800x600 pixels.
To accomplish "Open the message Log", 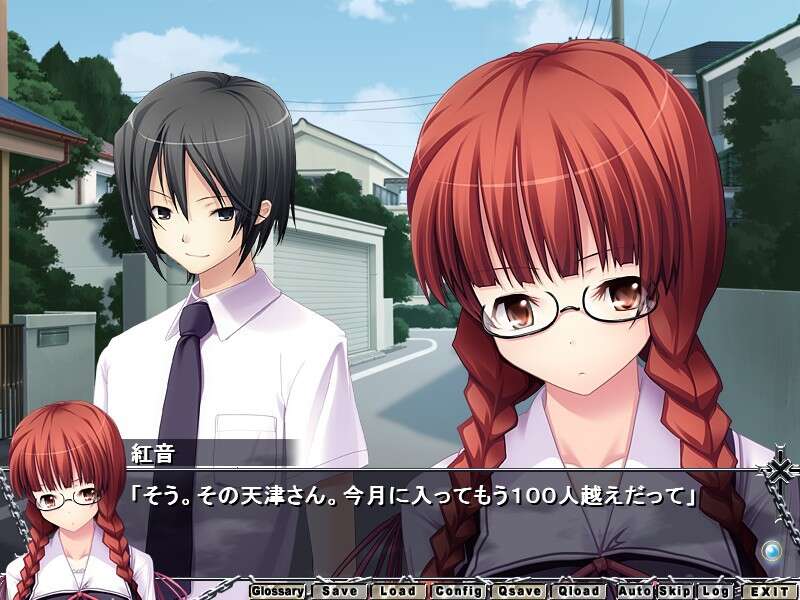I will pos(713,591).
